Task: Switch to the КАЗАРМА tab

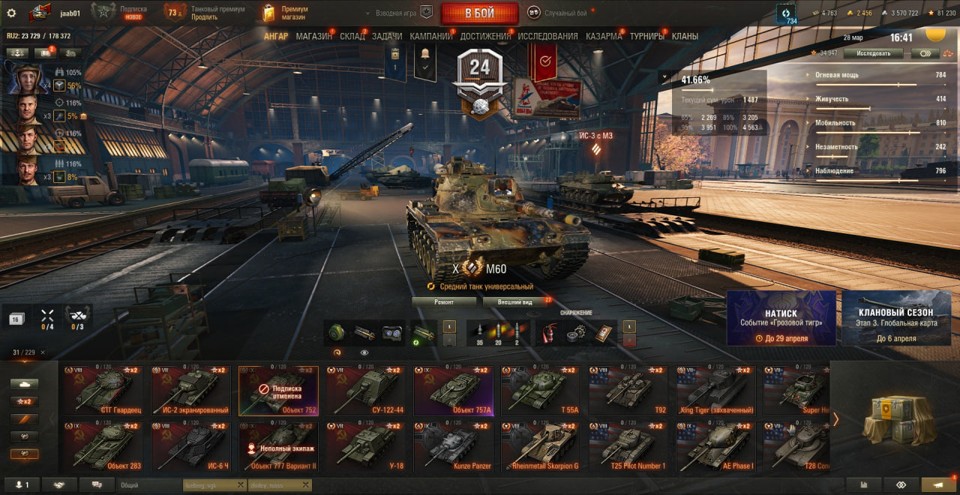Action: tap(604, 36)
